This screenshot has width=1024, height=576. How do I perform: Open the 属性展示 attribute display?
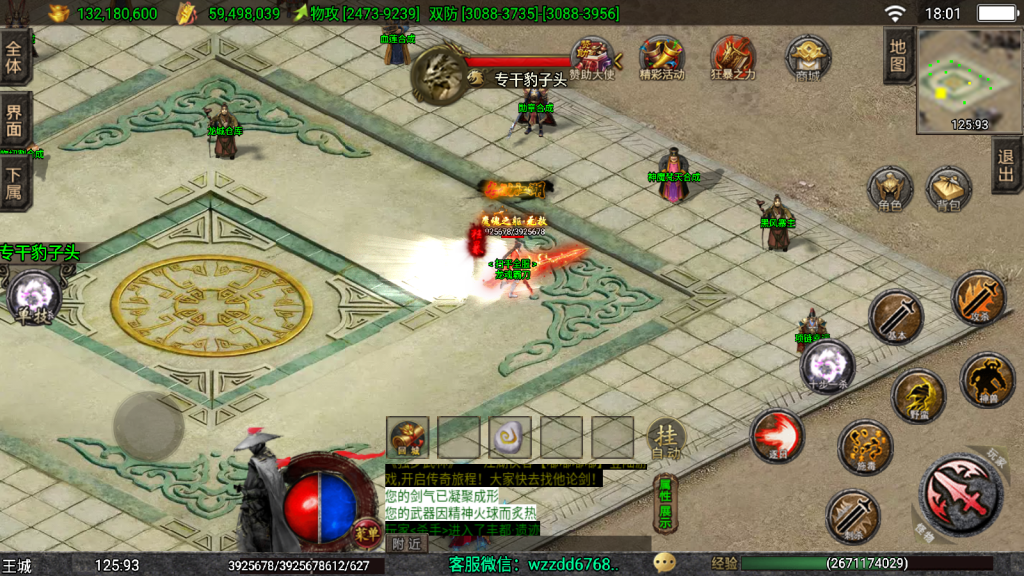pyautogui.click(x=665, y=503)
